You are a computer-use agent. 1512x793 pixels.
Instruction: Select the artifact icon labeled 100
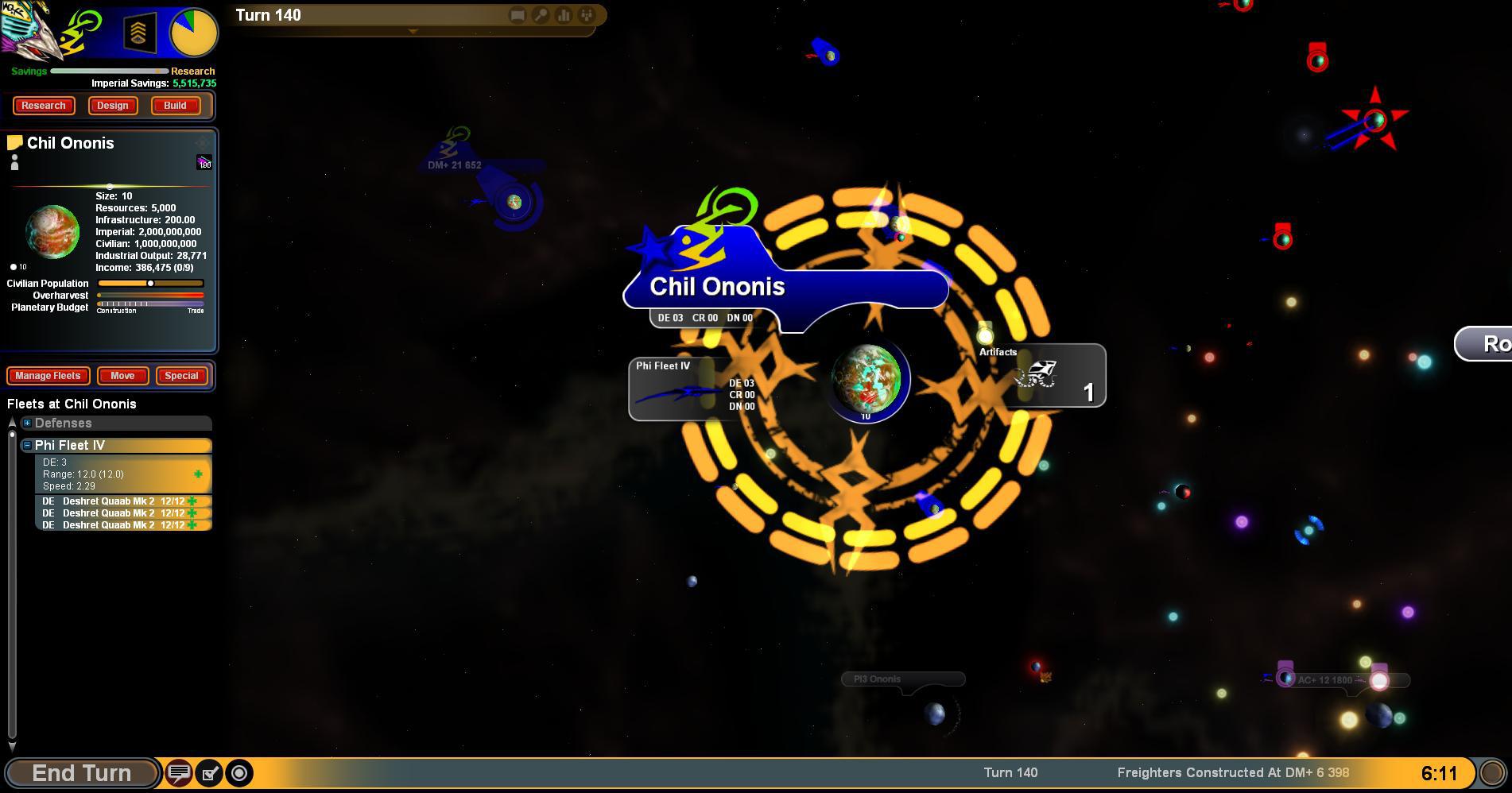click(204, 161)
